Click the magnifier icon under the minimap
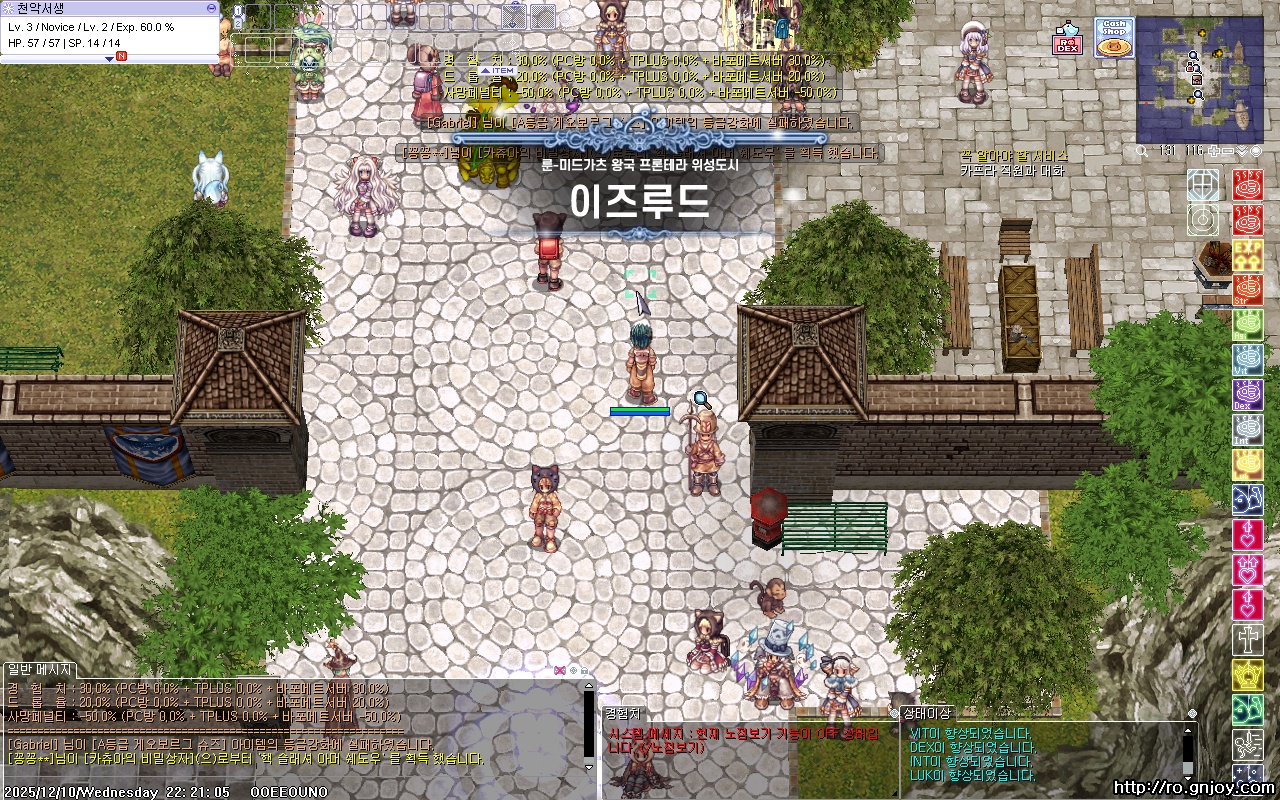This screenshot has width=1280, height=800. pyautogui.click(x=1141, y=150)
